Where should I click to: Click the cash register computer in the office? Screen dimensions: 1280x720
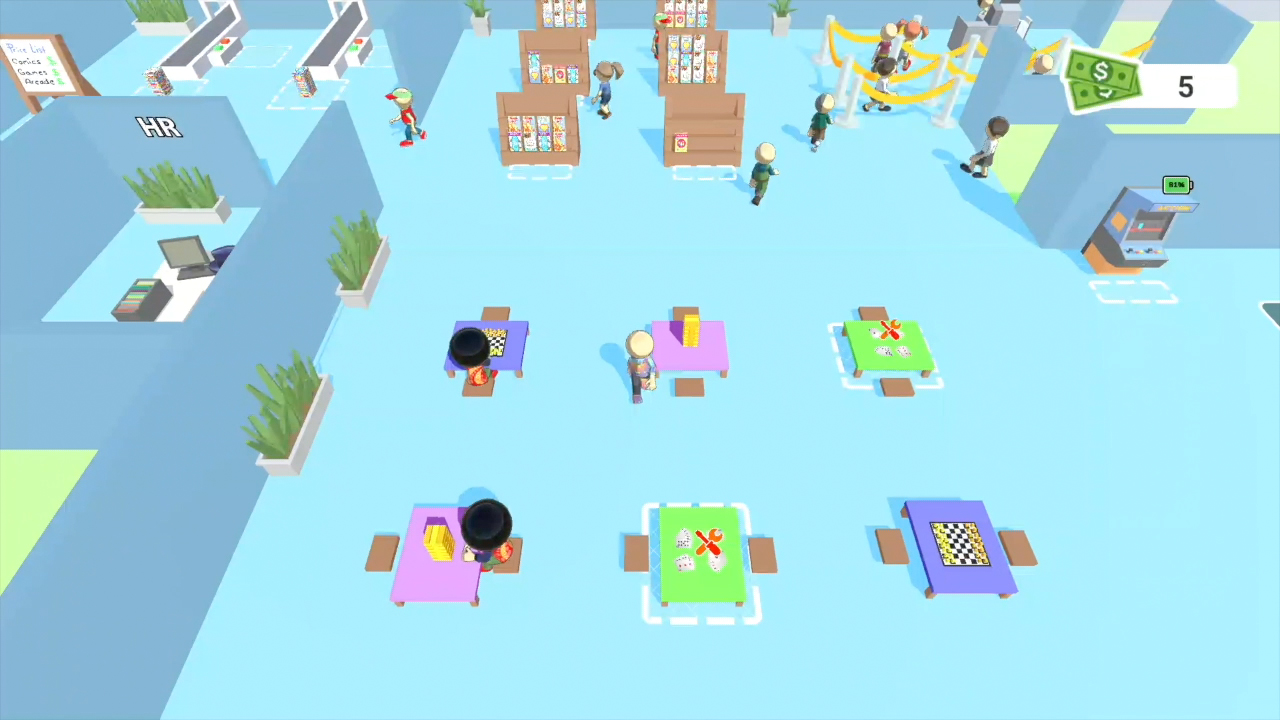185,255
